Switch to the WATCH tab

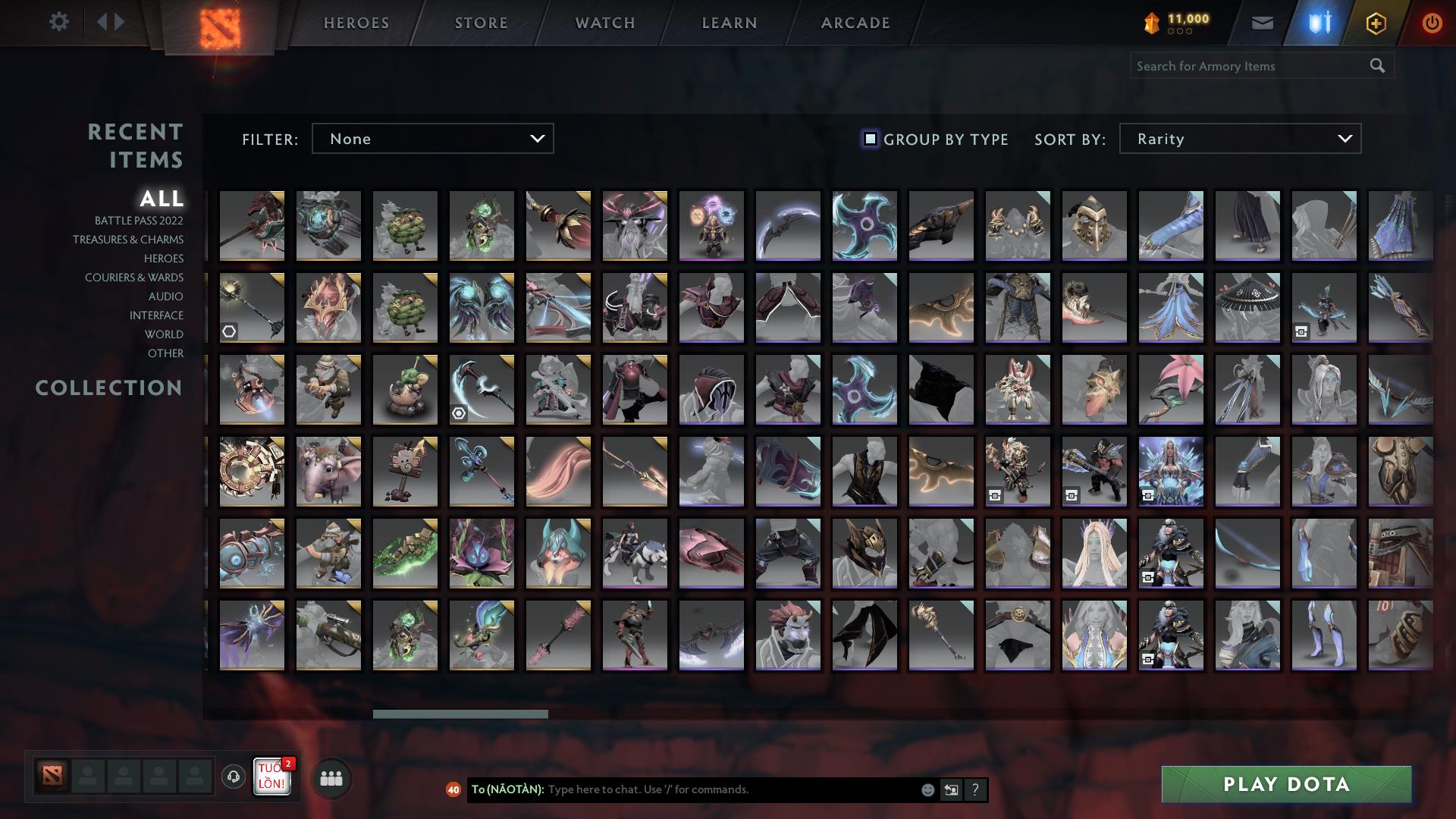tap(604, 23)
